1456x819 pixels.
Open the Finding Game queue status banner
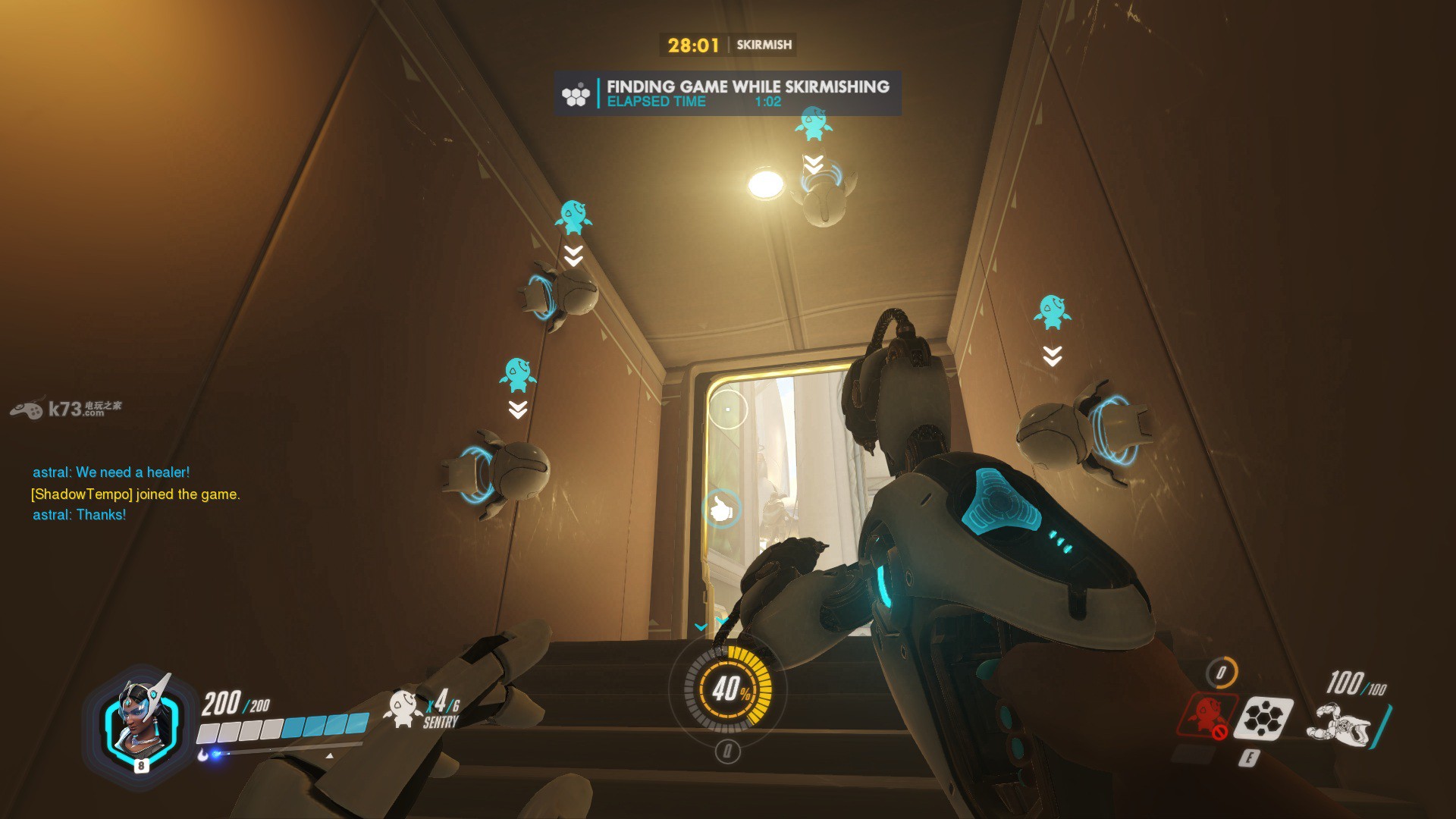pyautogui.click(x=726, y=94)
